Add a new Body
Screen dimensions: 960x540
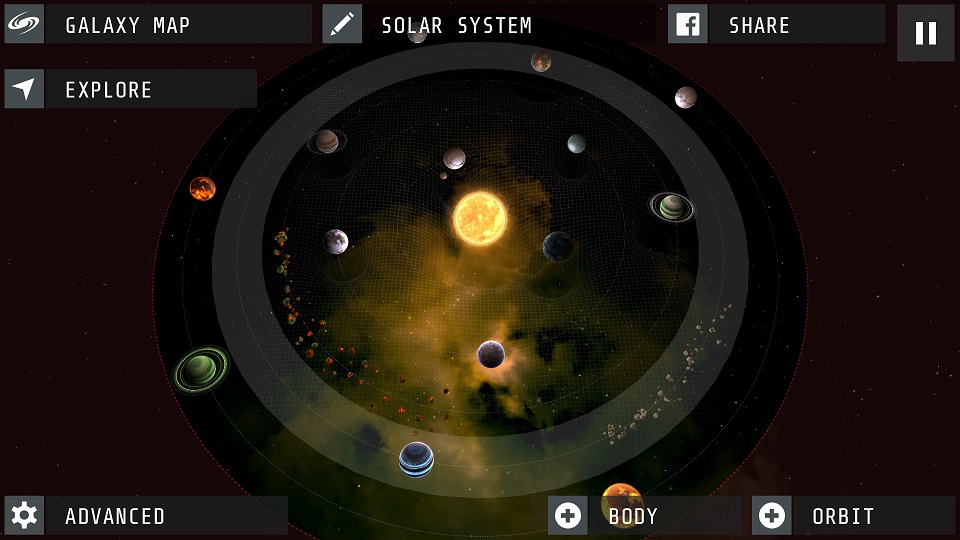(x=644, y=516)
